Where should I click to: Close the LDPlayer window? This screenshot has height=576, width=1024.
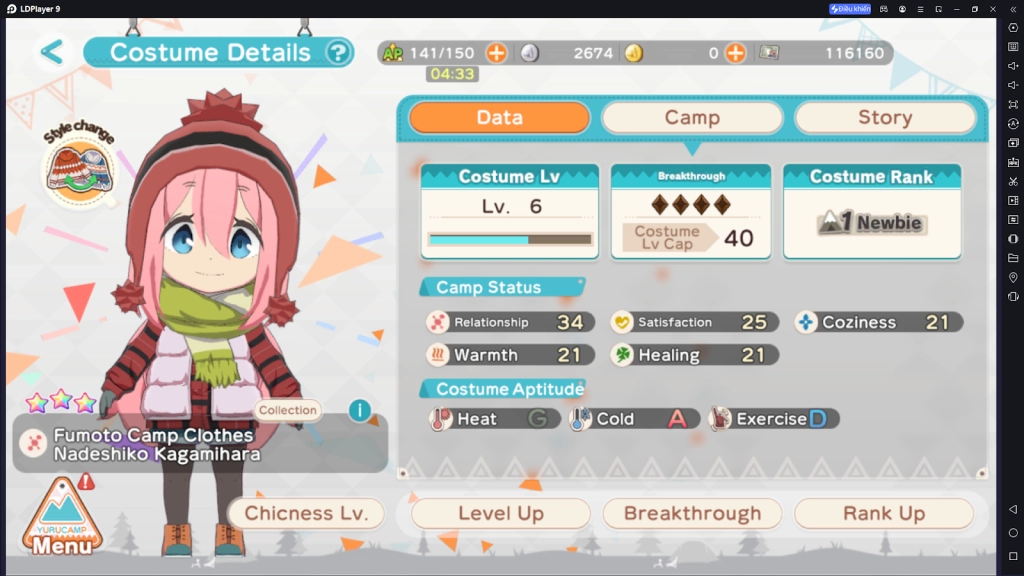point(993,9)
